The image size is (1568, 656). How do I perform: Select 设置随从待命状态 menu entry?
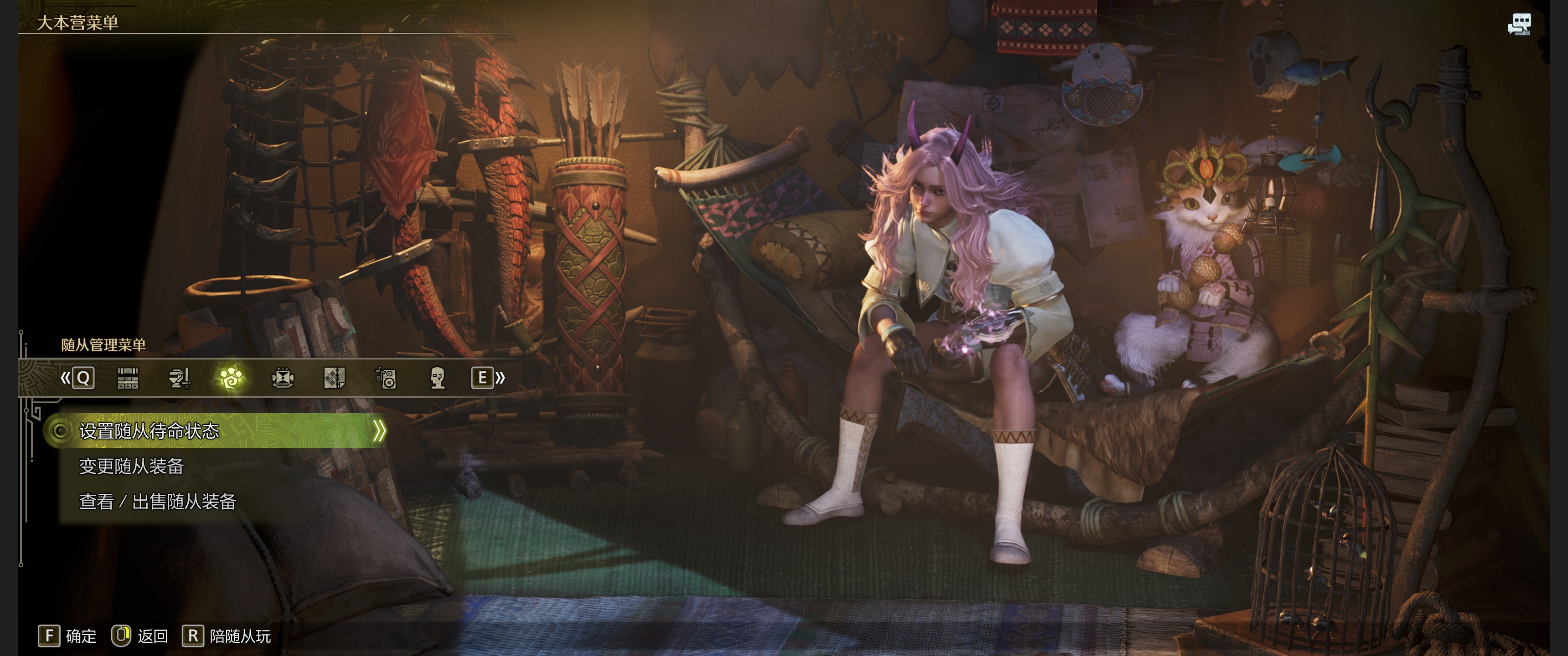149,431
